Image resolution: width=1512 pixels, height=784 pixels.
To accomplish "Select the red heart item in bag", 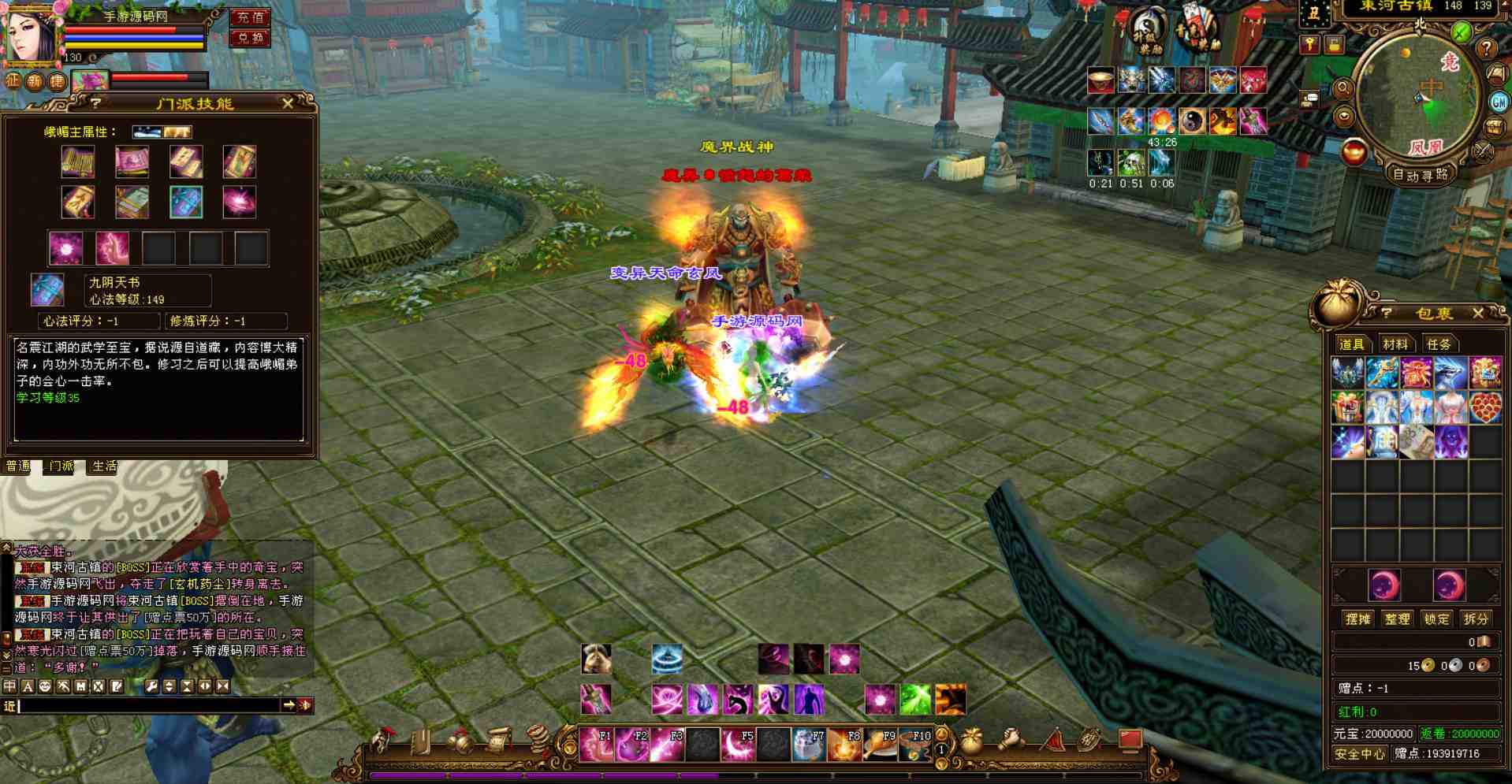I will click(x=1484, y=408).
